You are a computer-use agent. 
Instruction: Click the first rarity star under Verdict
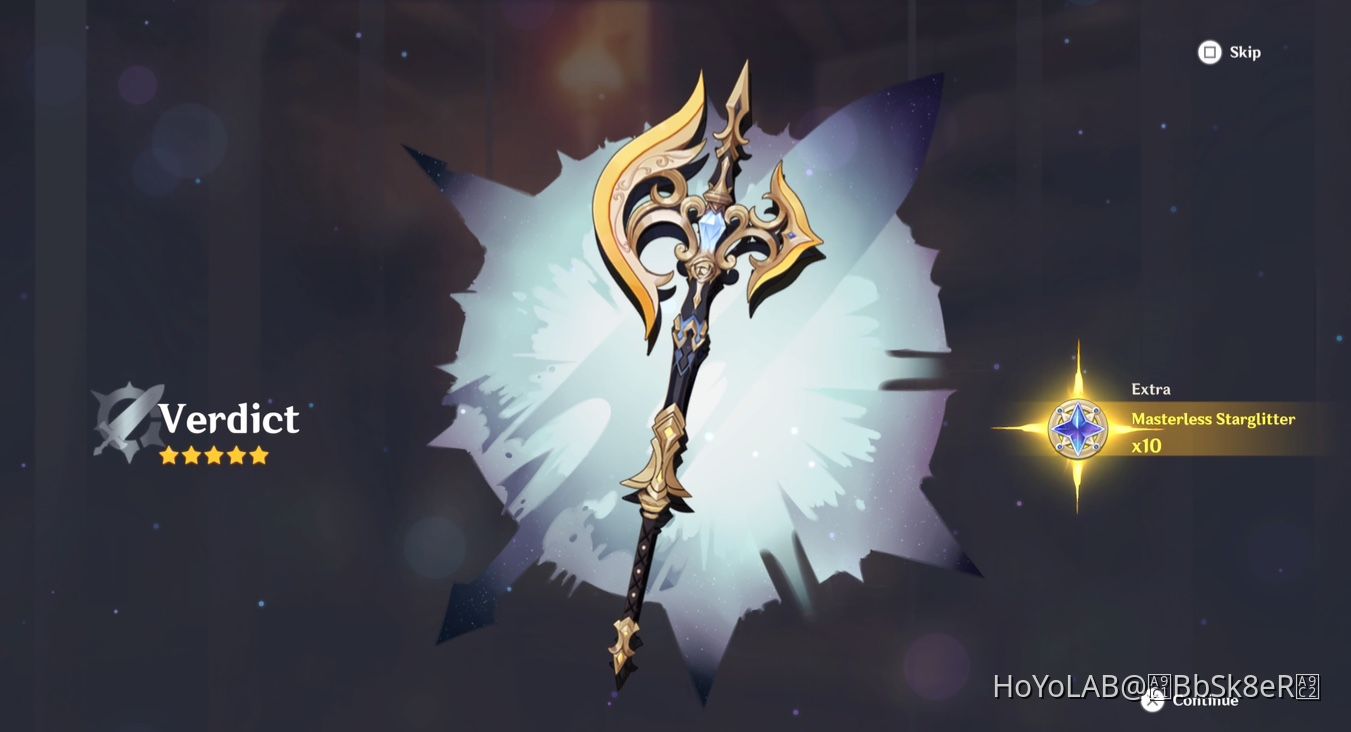[165, 455]
